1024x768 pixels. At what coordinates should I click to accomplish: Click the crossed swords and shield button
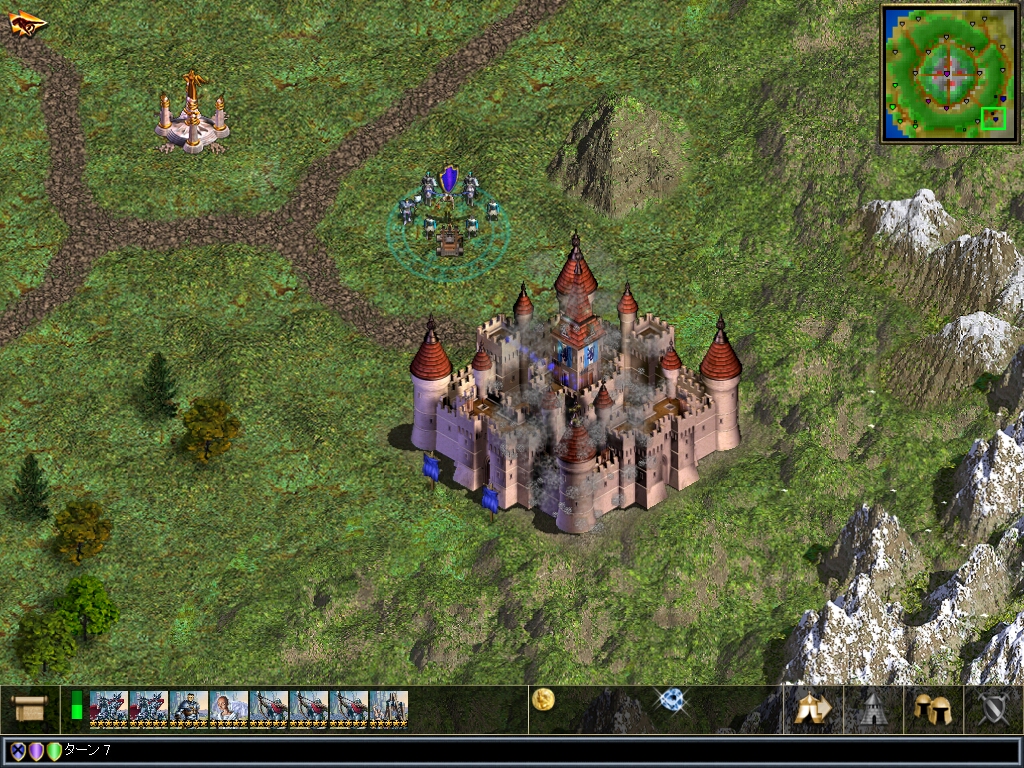pyautogui.click(x=992, y=709)
